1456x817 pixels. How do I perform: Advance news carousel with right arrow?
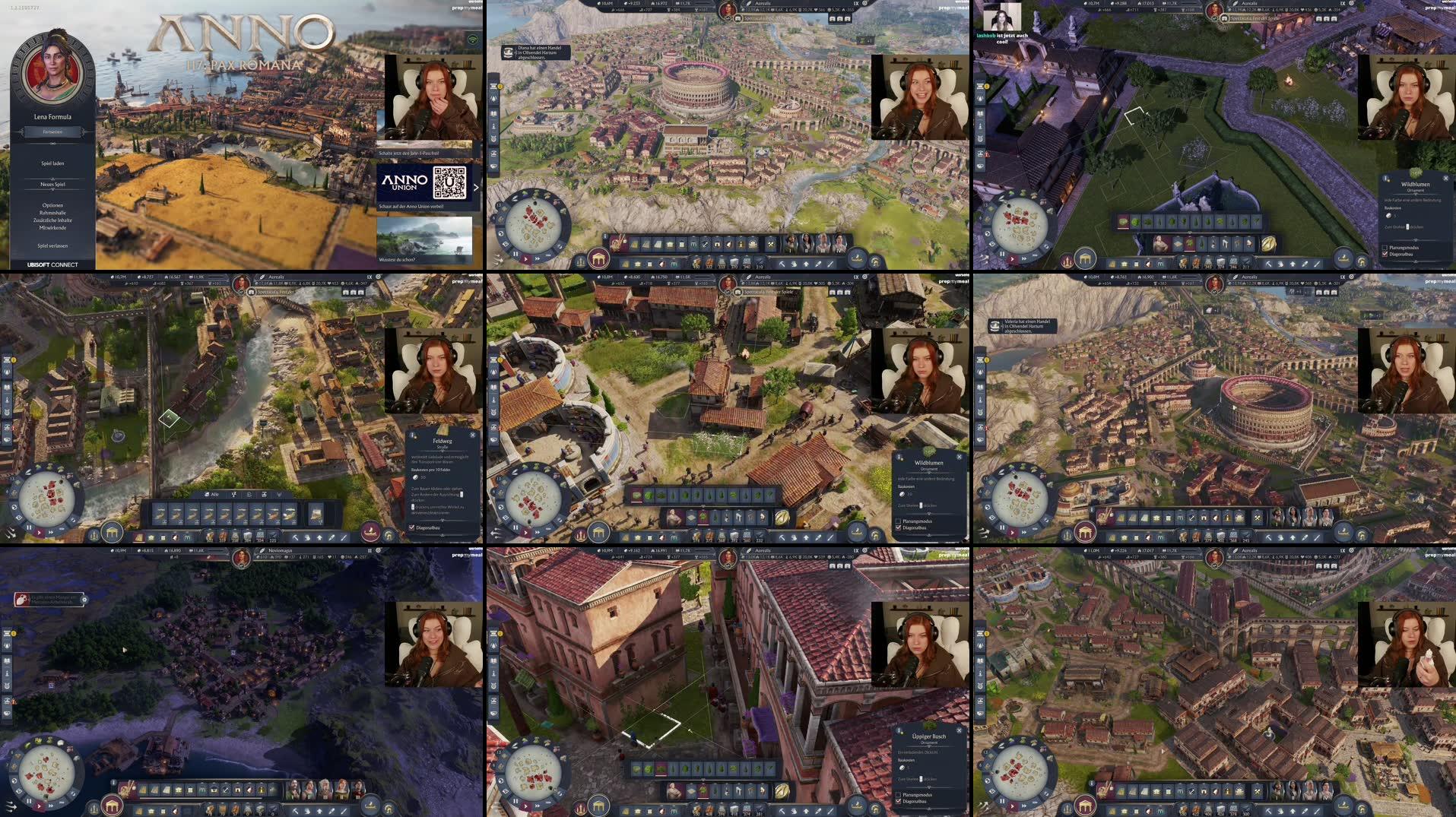coord(476,187)
